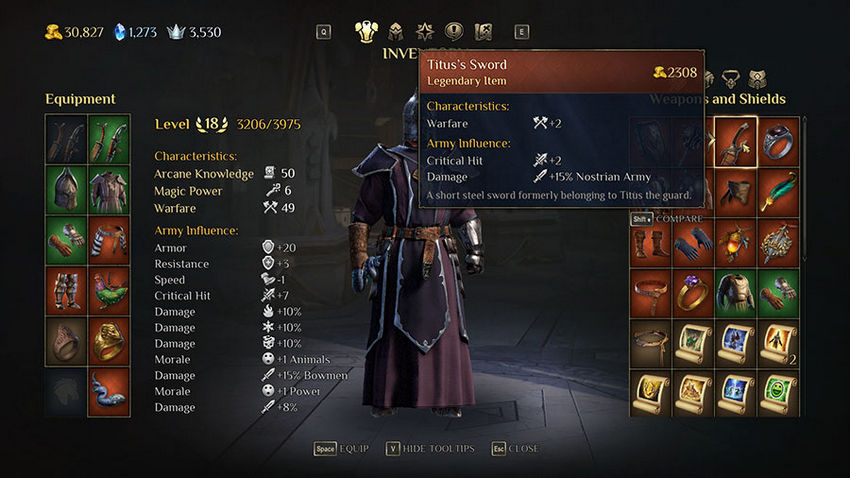The image size is (850, 478).
Task: Choose the equipped leather gloves slot
Action: [66, 239]
